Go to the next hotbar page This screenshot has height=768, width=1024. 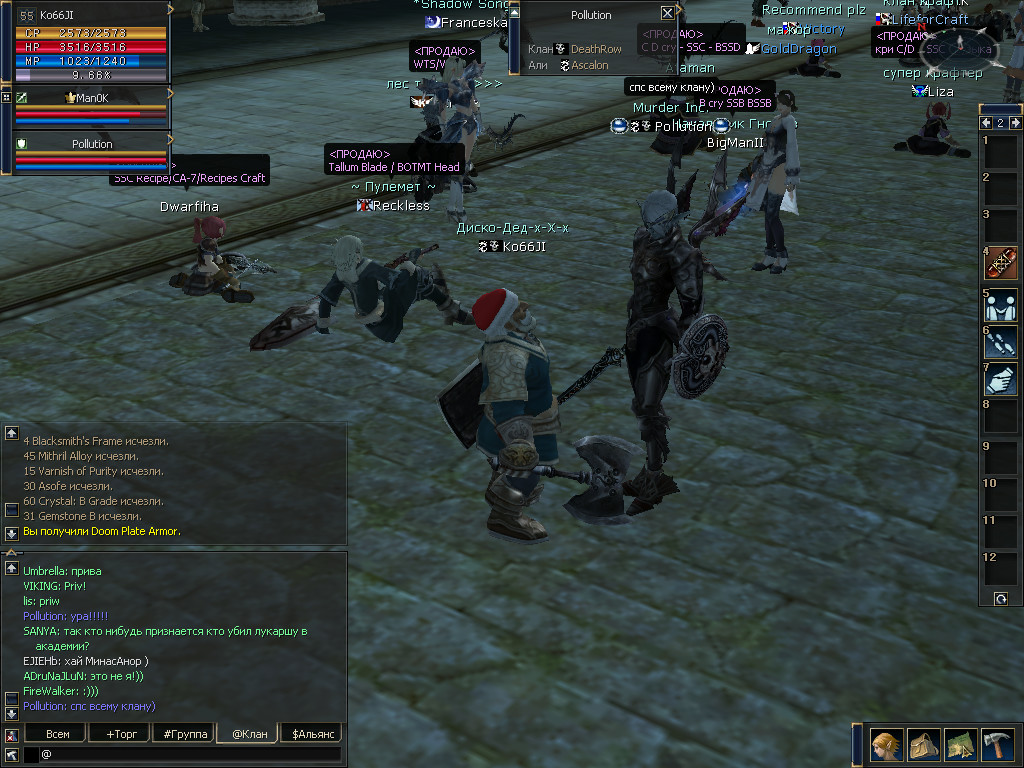point(1014,122)
